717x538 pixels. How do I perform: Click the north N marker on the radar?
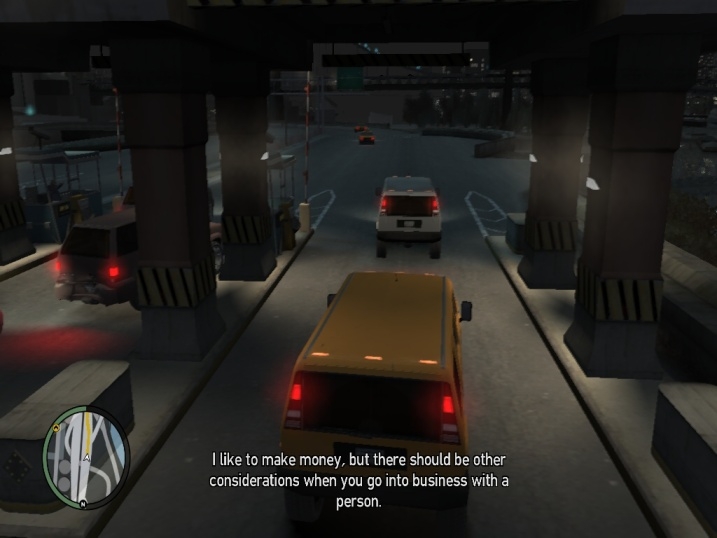[x=83, y=503]
